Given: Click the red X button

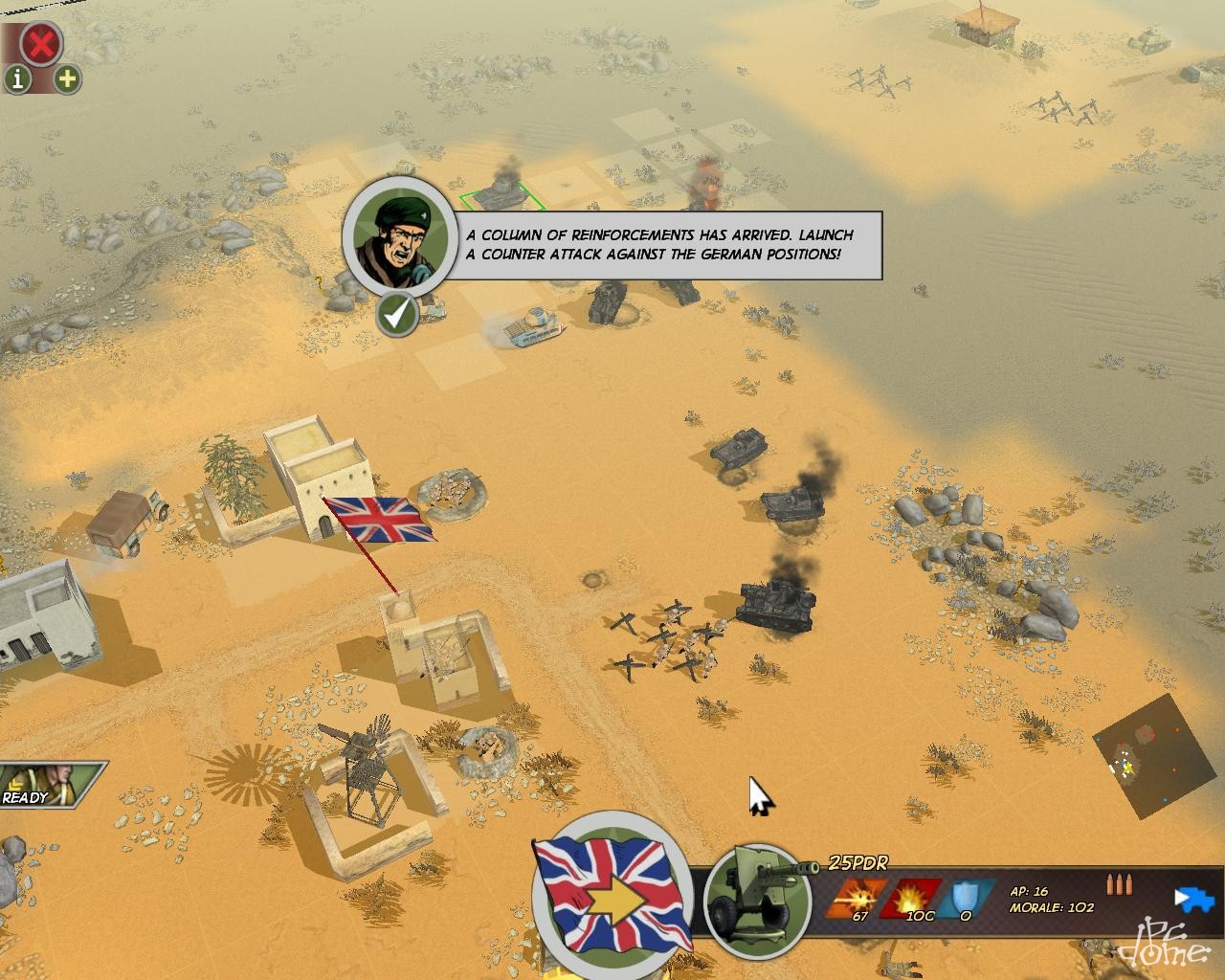Looking at the screenshot, I should pos(41,43).
